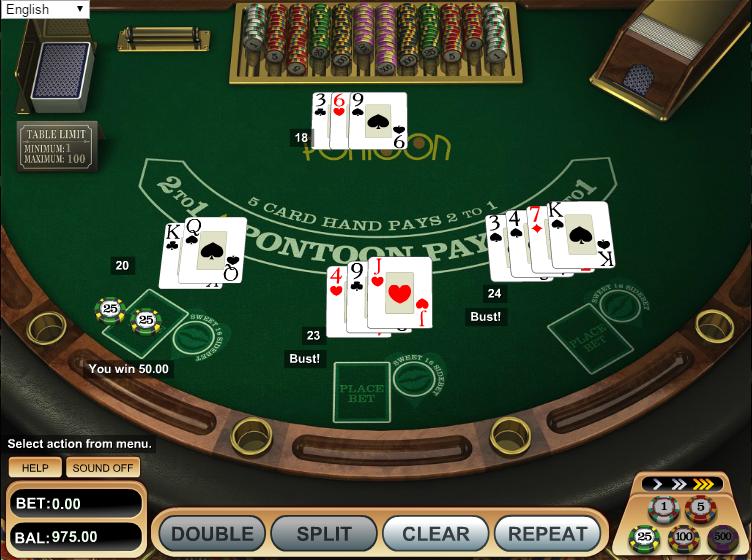Repeat the previous bet
Viewport: 752px width, 560px height.
pos(547,533)
